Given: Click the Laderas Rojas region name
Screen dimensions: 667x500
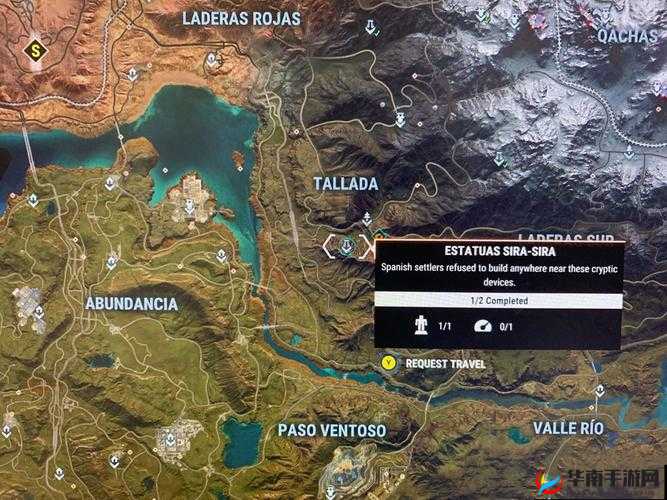Looking at the screenshot, I should pos(241,17).
